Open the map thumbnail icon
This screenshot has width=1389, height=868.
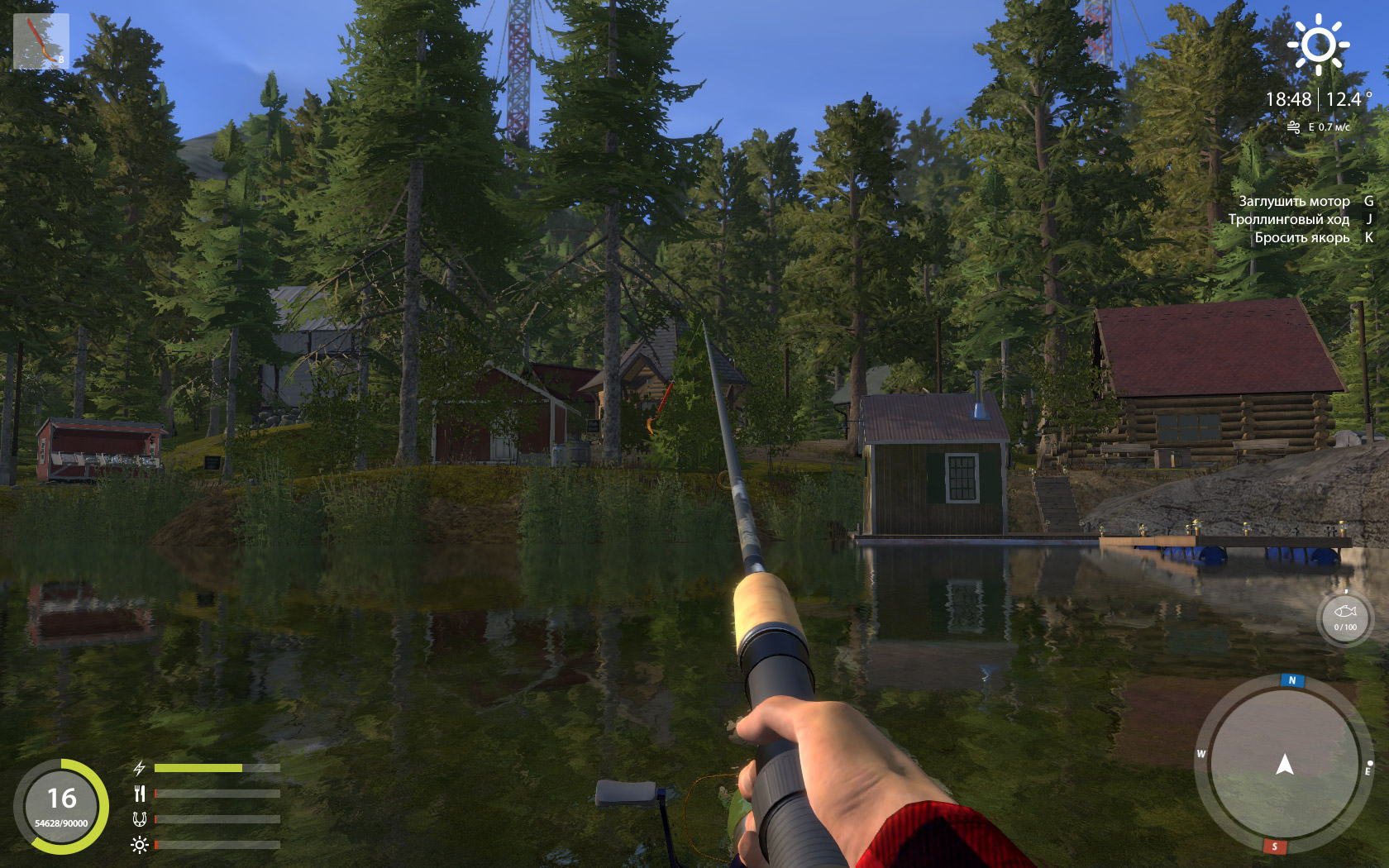(x=41, y=41)
